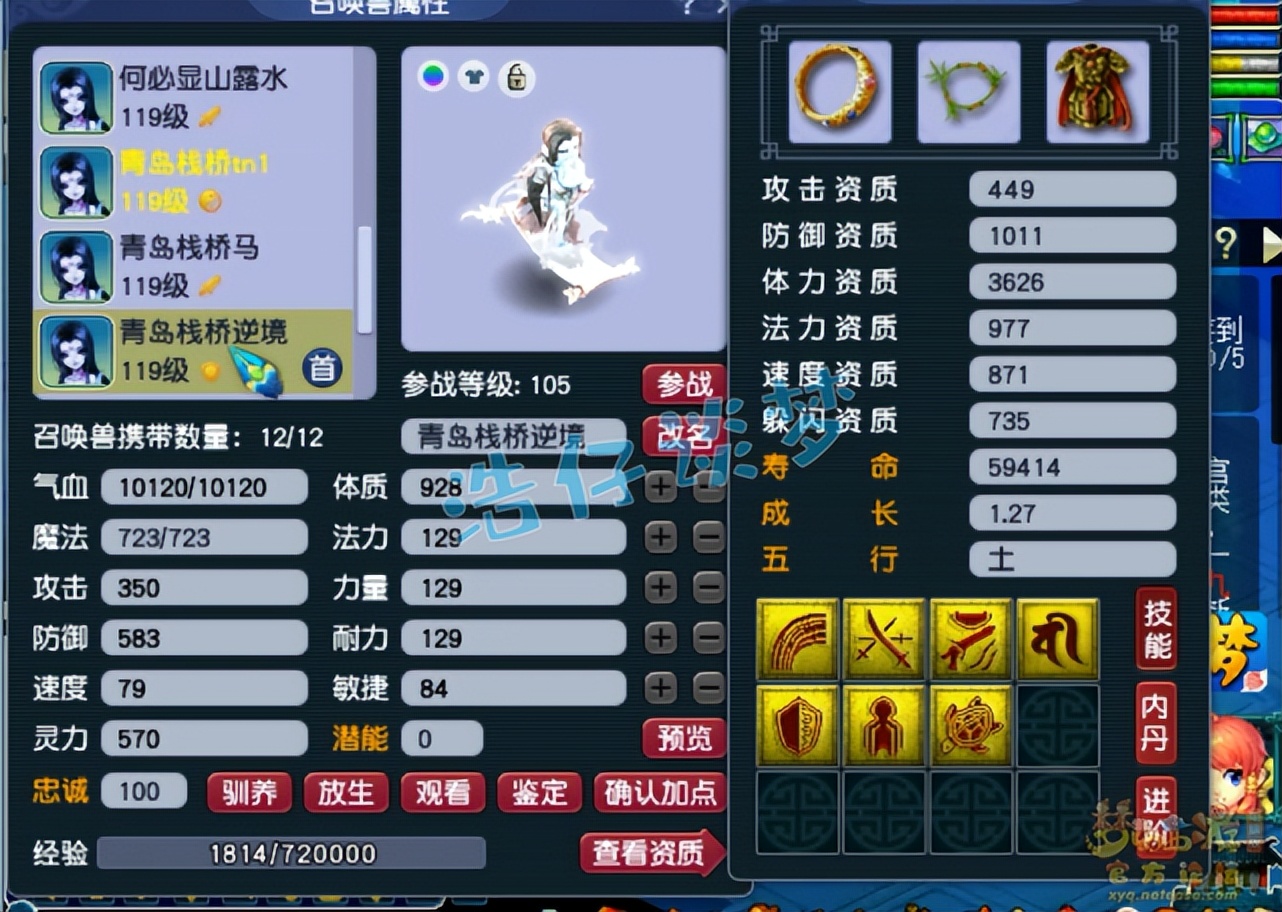Increase 体质 with the plus stepper
Image resolution: width=1282 pixels, height=912 pixels.
click(x=659, y=487)
